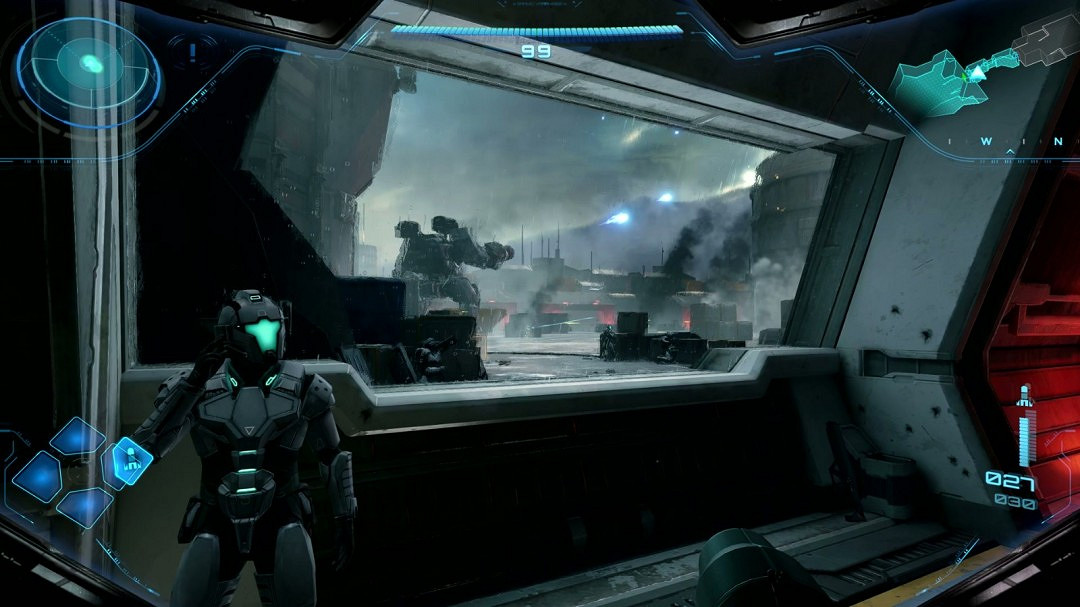Click the missile weapon icon
The image size is (1080, 607).
click(1023, 396)
